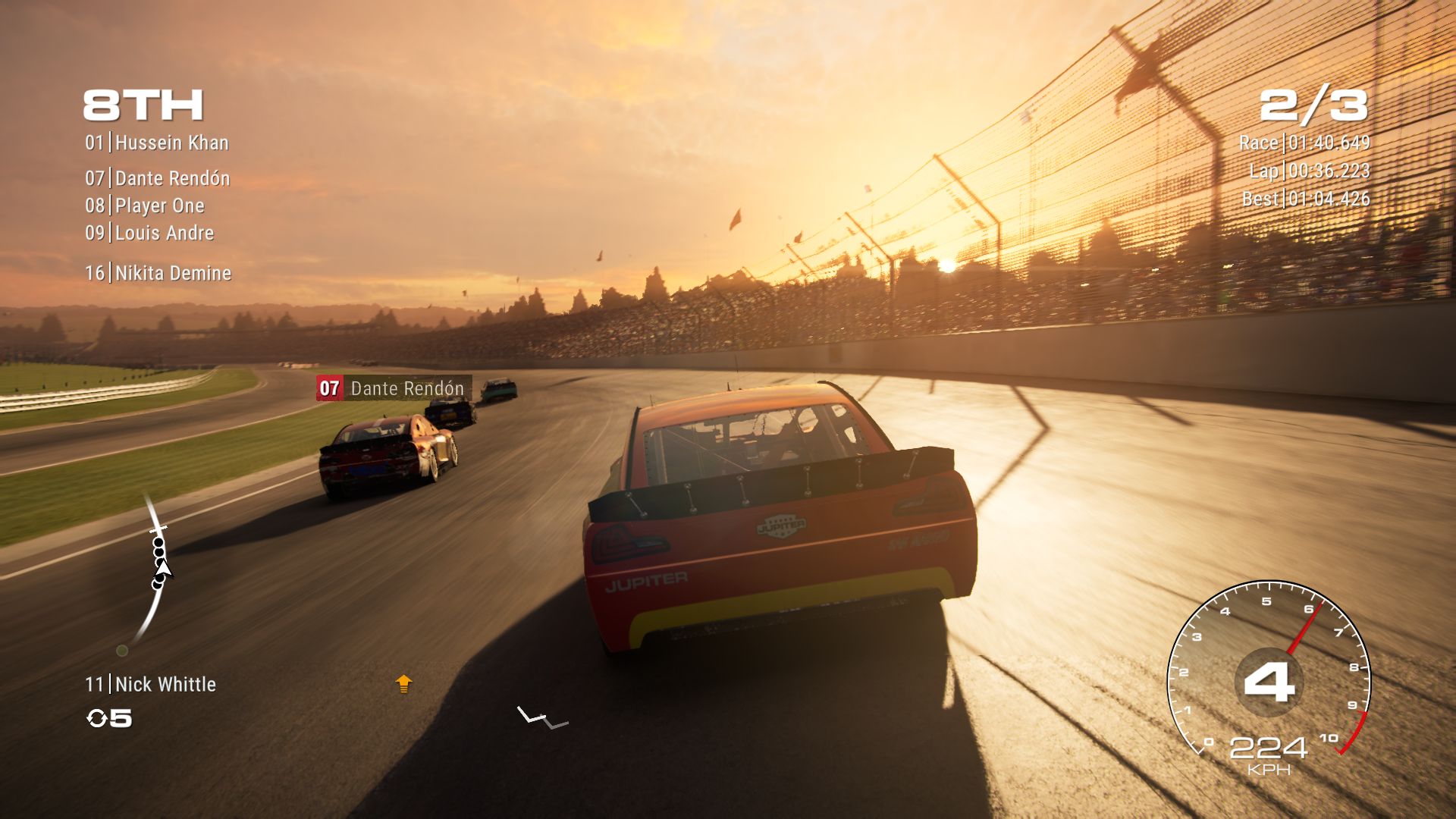Select Hussein Khan in the standings list
Viewport: 1456px width, 819px height.
pyautogui.click(x=157, y=143)
